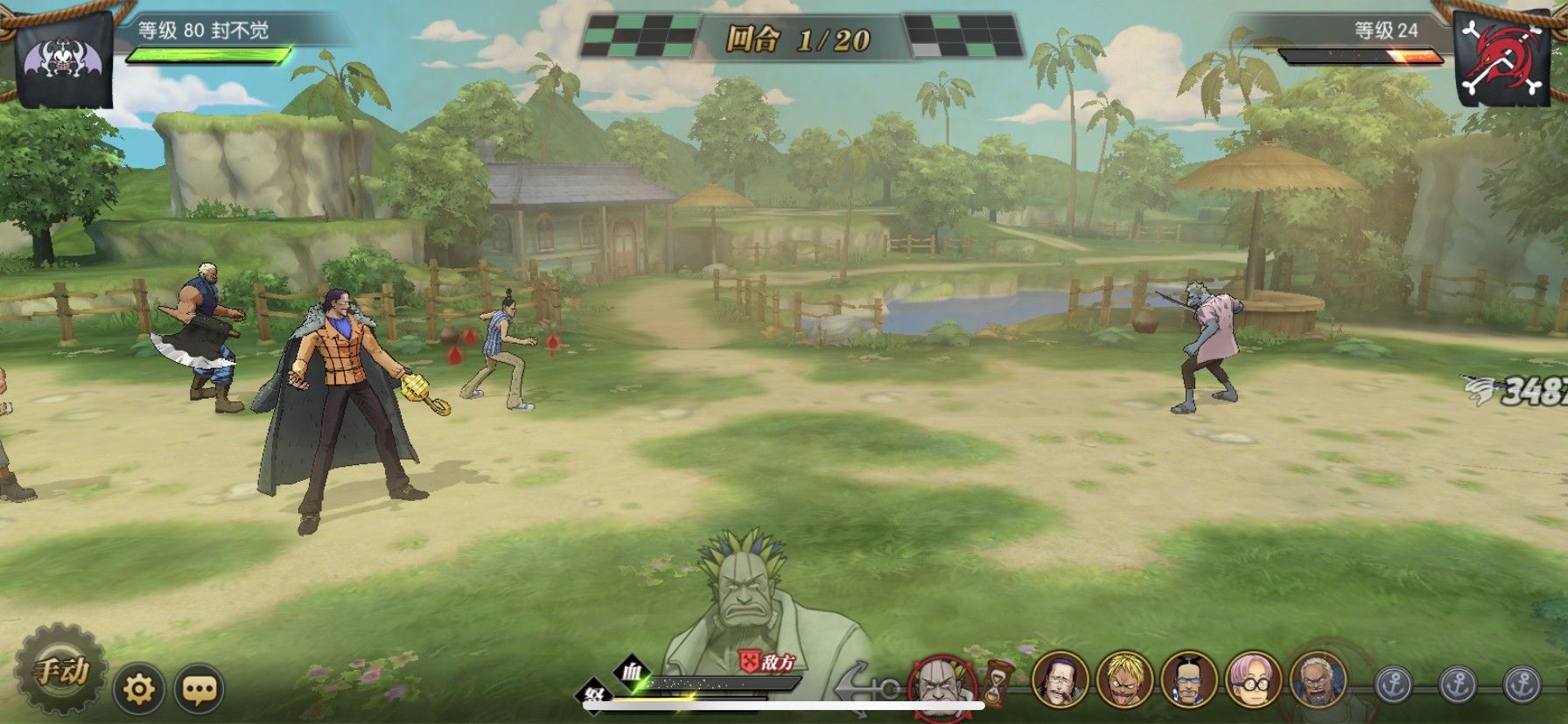Select the grey-bearded shouting character turn portrait

tap(1318, 678)
